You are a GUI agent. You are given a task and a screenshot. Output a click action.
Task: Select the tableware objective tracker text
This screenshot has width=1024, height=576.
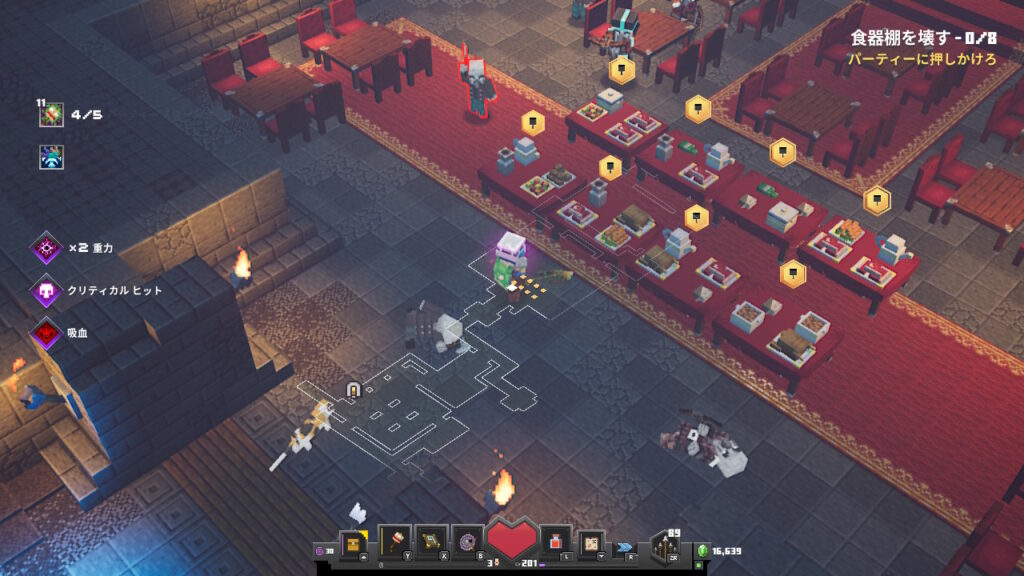point(923,38)
